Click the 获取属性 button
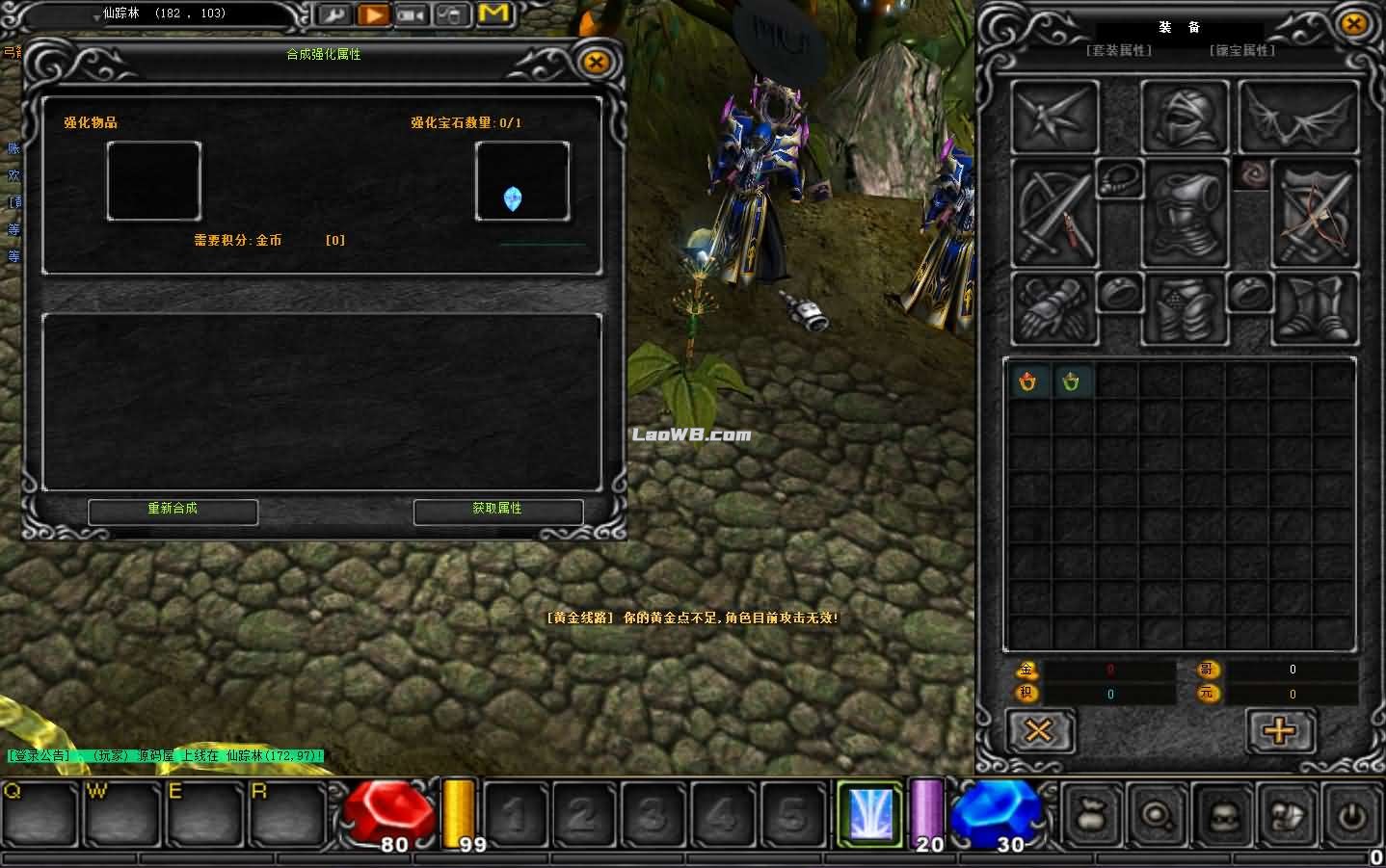The height and width of the screenshot is (868, 1386). point(497,510)
